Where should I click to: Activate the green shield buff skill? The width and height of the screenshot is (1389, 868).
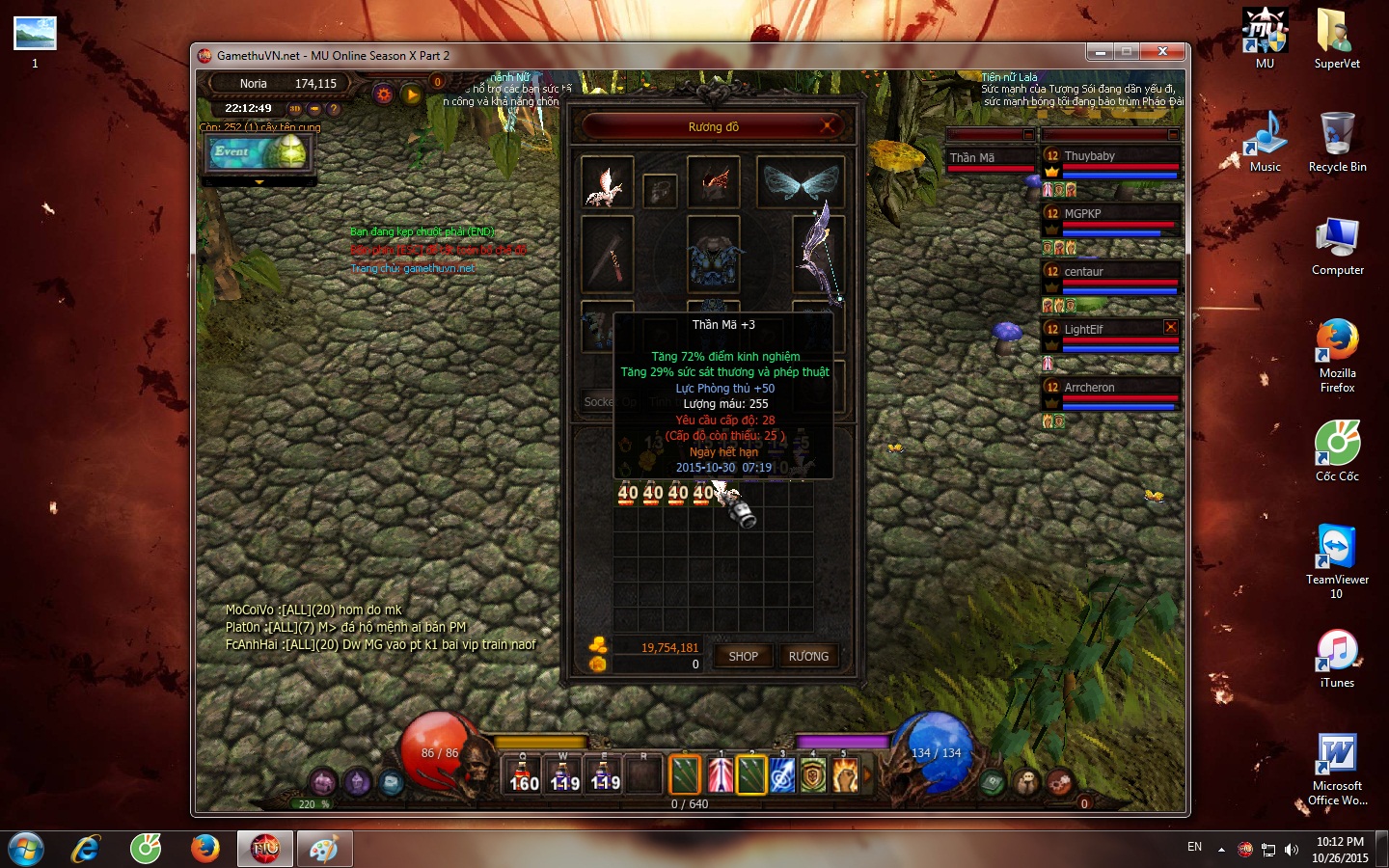[813, 774]
